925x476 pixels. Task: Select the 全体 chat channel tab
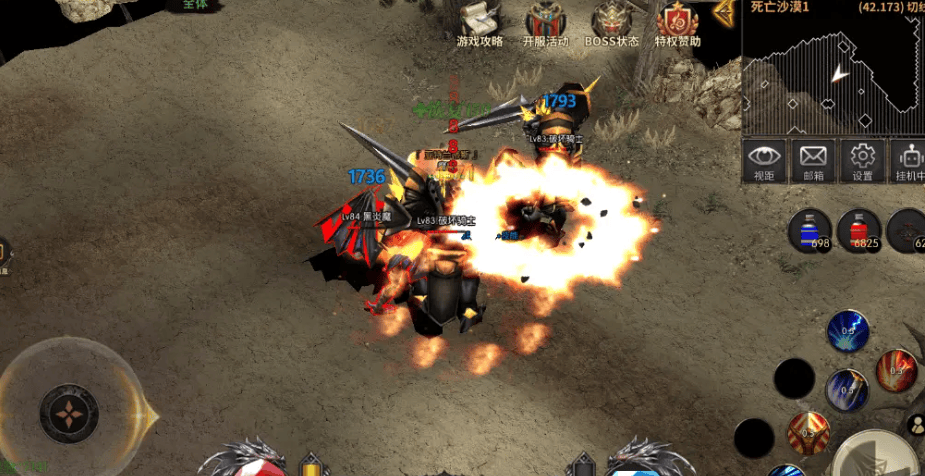tap(195, 5)
